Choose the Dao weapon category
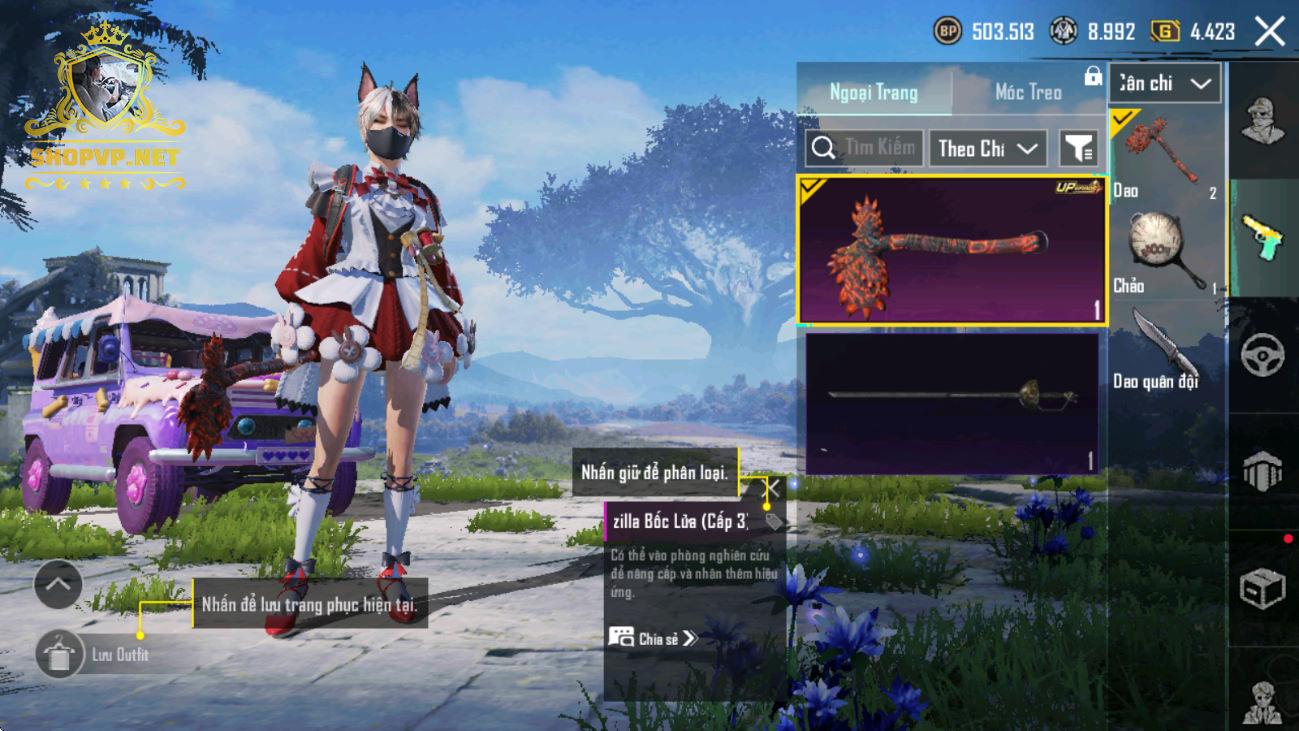Image resolution: width=1299 pixels, height=731 pixels. [1166, 157]
